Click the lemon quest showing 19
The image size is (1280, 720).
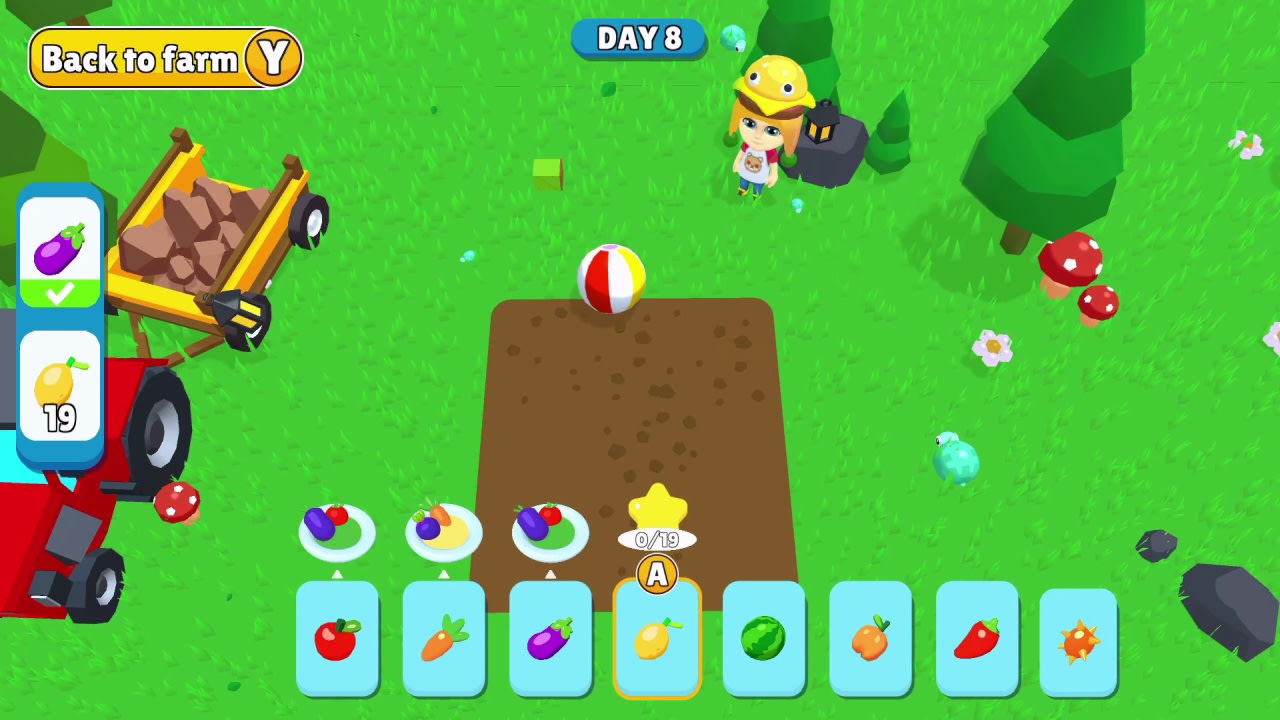(60, 390)
